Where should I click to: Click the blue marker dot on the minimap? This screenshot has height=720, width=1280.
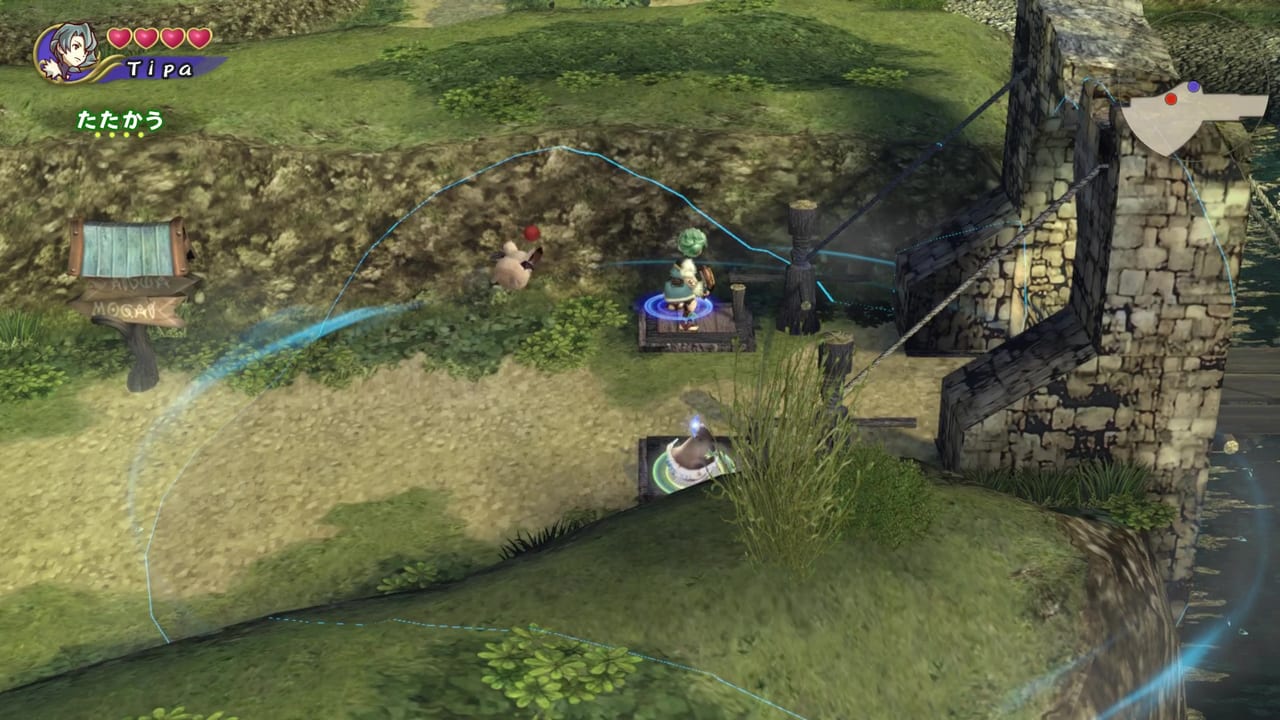tap(1193, 86)
